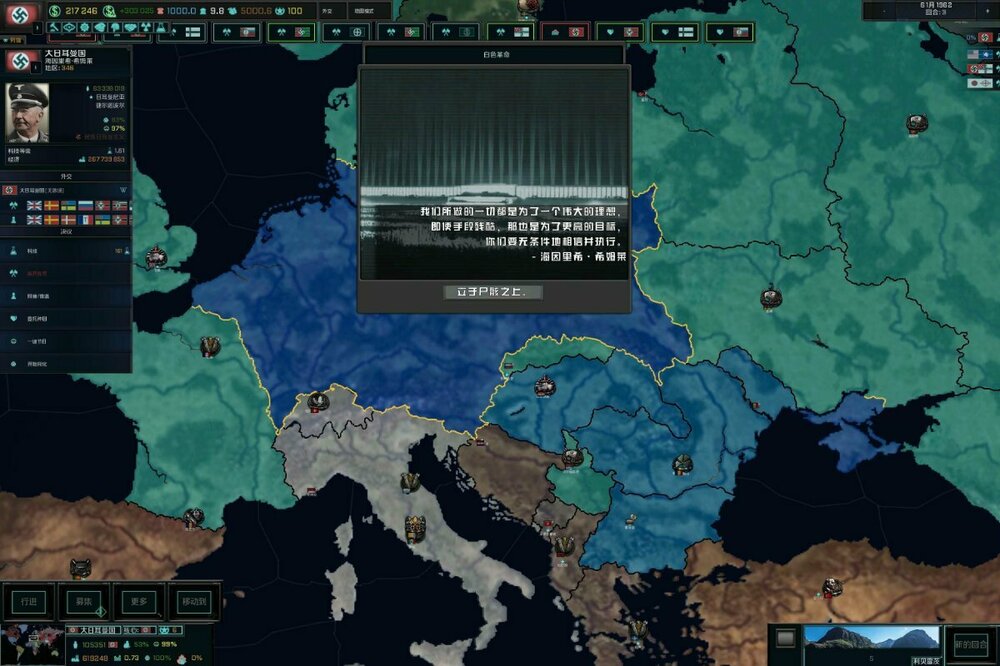Select the United States flag in the right list
The height and width of the screenshot is (666, 1000).
(x=973, y=54)
